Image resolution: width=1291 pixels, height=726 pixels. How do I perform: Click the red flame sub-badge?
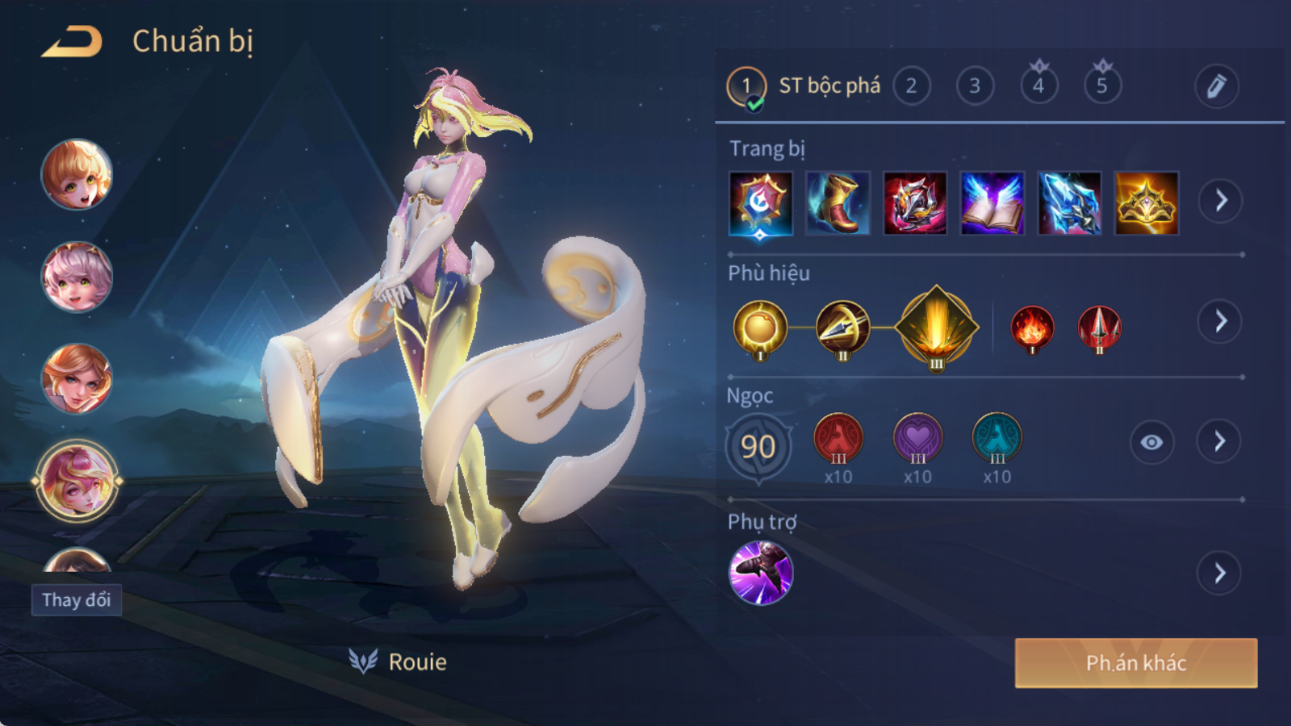pos(1032,329)
